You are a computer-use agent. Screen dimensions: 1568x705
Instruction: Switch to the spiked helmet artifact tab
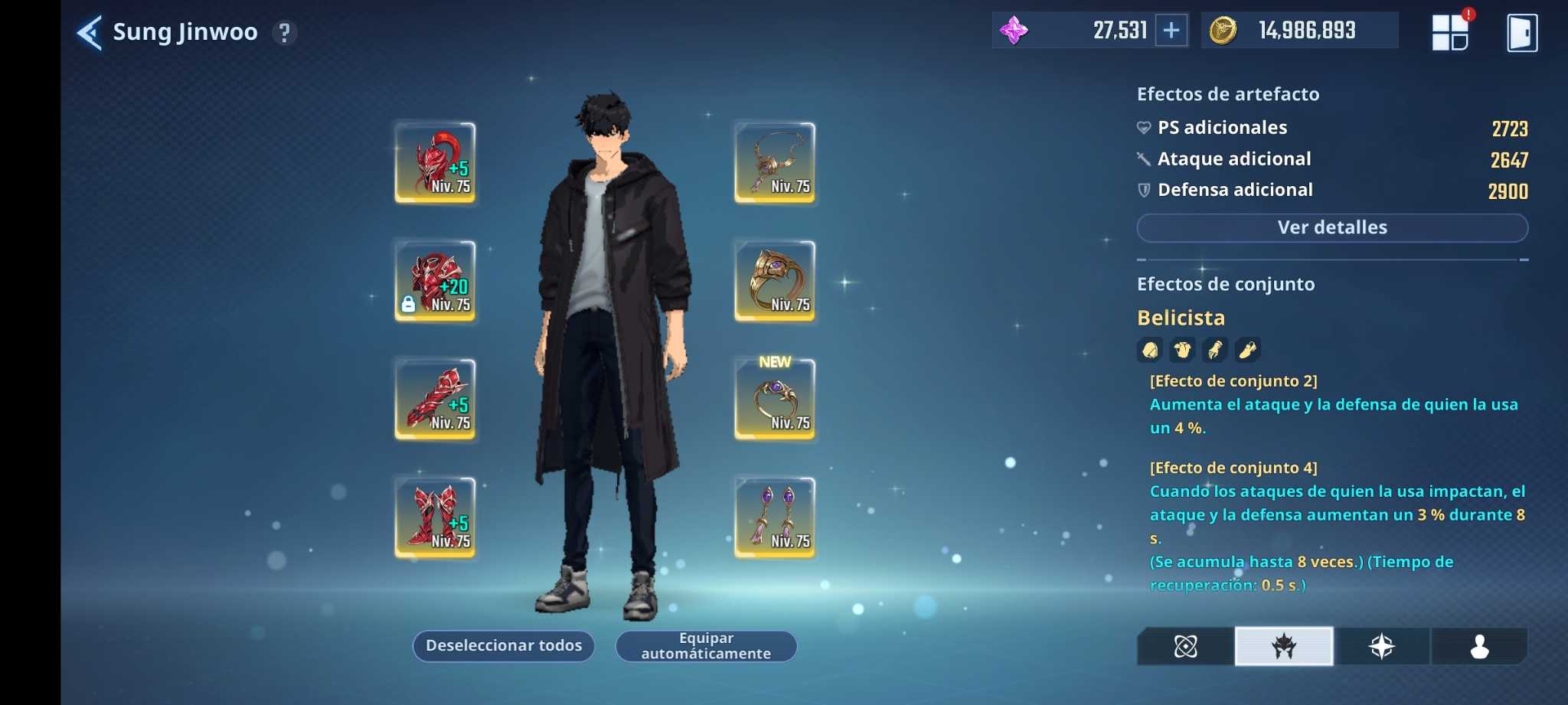click(1284, 647)
